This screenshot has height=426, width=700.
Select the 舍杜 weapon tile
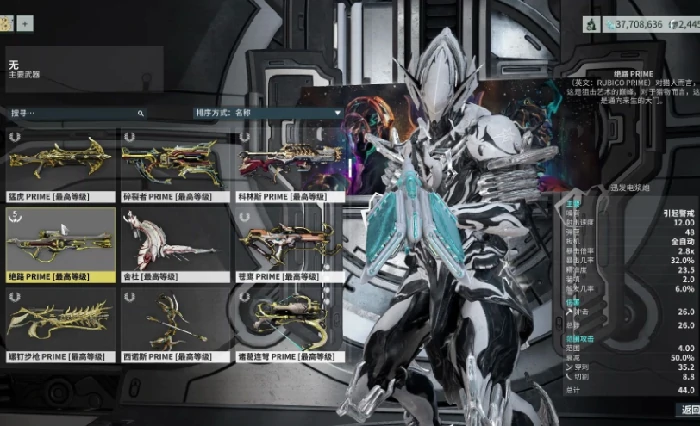pos(174,243)
